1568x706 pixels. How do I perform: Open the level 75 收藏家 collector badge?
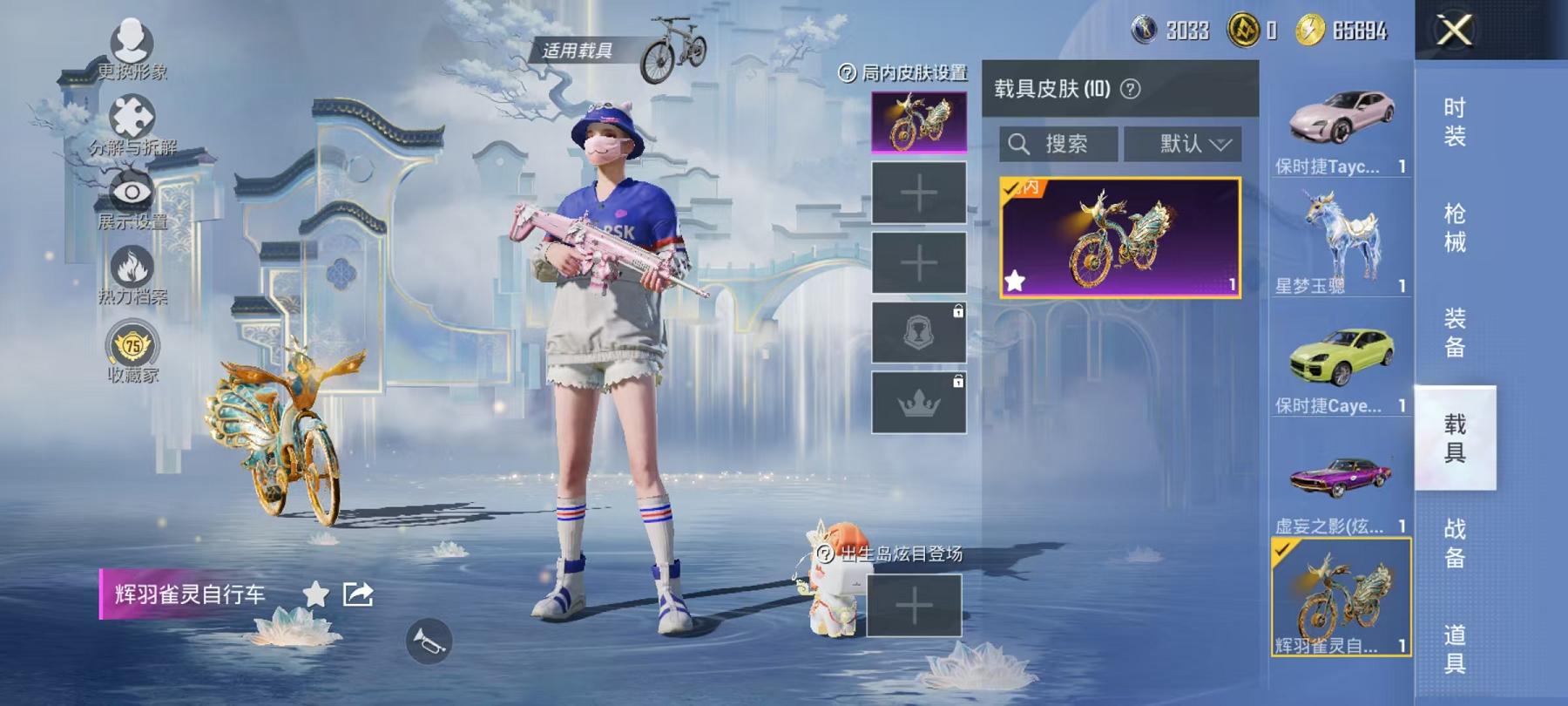[x=129, y=342]
